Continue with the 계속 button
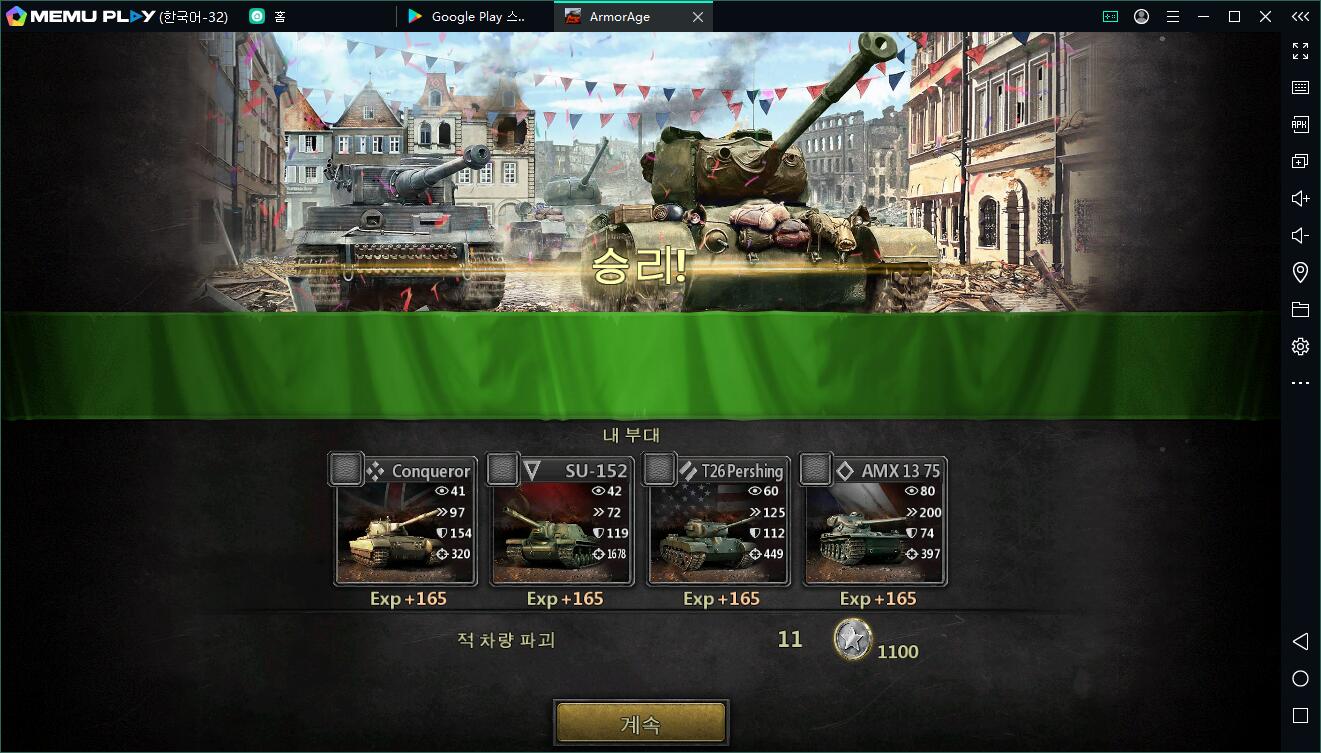This screenshot has width=1321, height=753. [x=641, y=723]
